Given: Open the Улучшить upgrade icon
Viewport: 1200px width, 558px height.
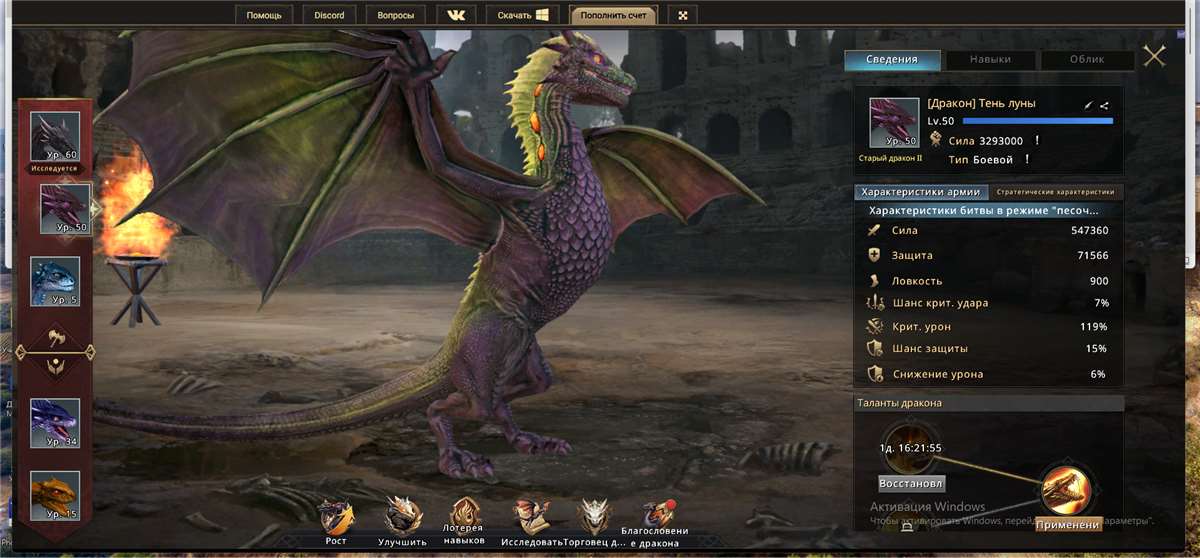Looking at the screenshot, I should [x=402, y=518].
